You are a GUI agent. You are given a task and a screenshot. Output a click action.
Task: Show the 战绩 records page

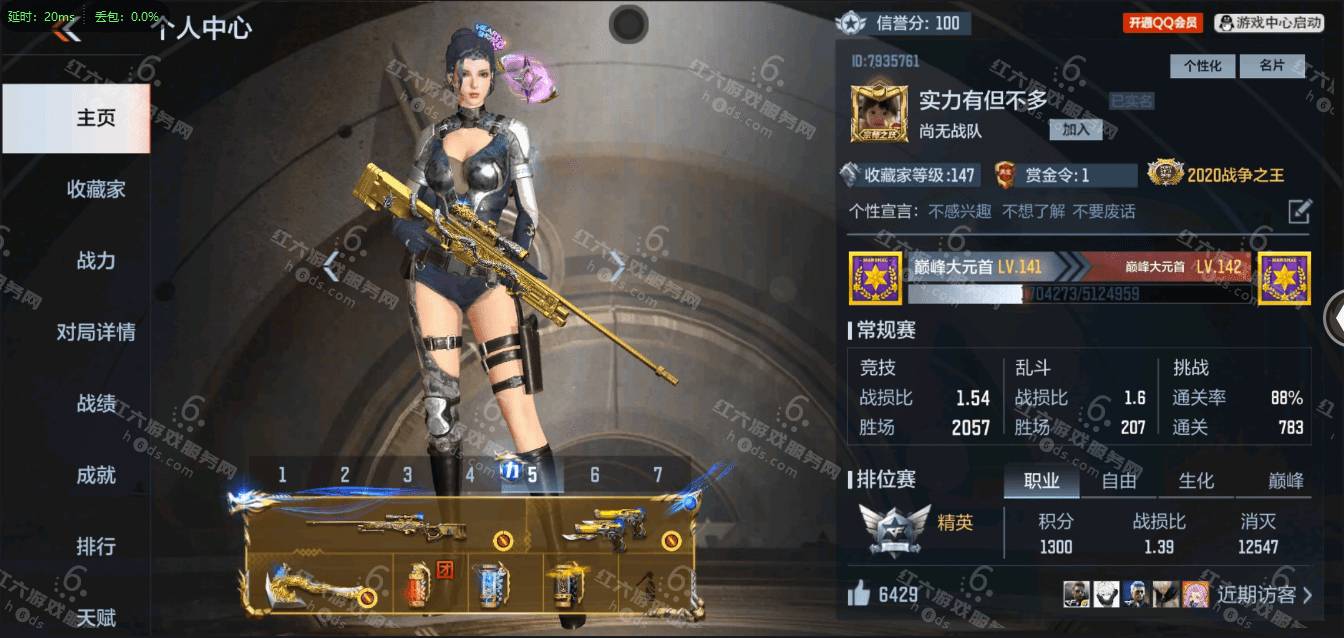coord(96,404)
